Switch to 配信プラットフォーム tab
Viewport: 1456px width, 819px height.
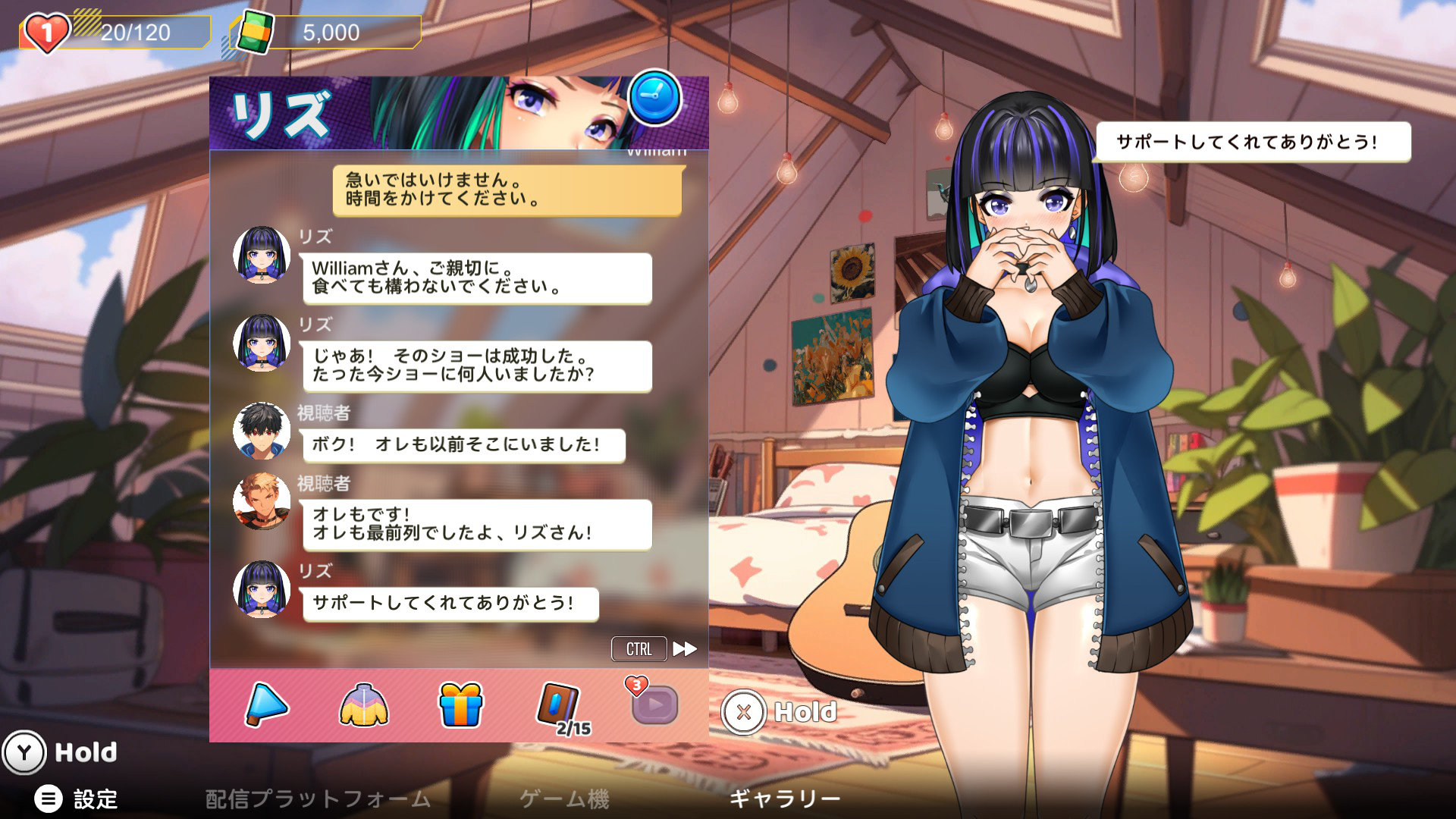318,799
